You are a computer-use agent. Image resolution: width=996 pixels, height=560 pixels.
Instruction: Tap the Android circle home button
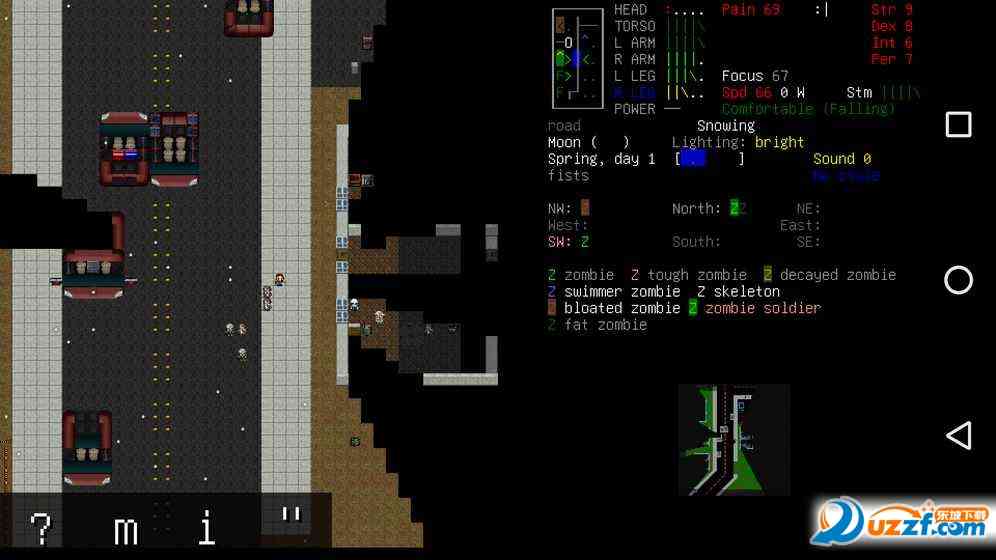point(958,280)
